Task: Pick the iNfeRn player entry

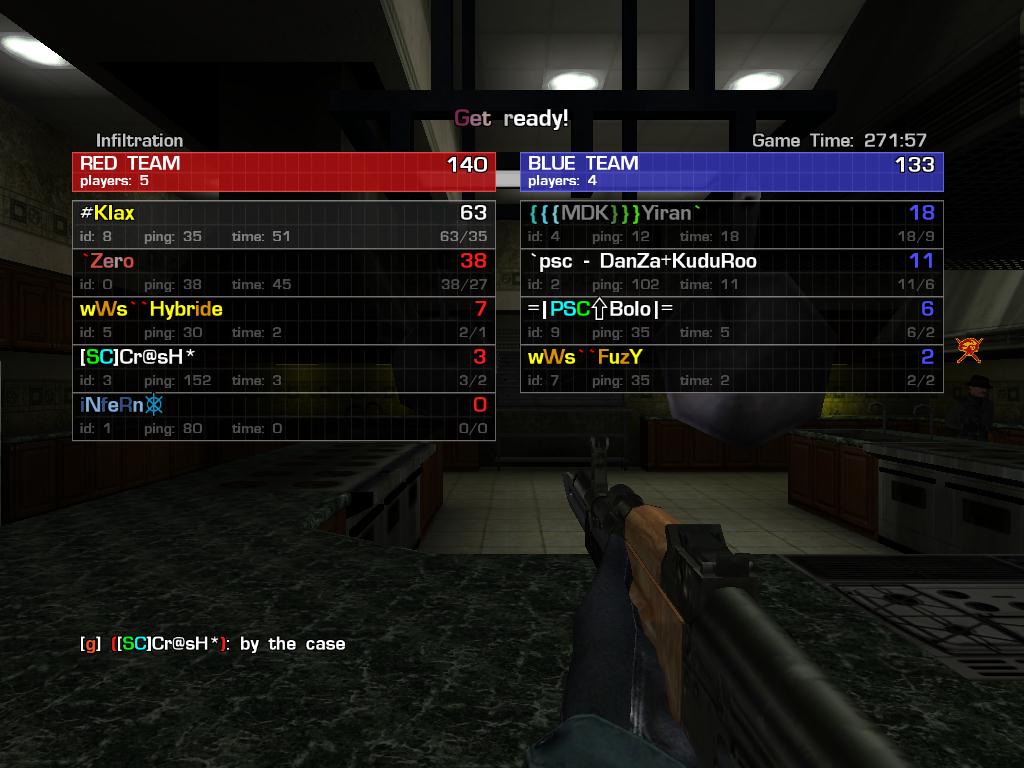Action: [x=283, y=416]
